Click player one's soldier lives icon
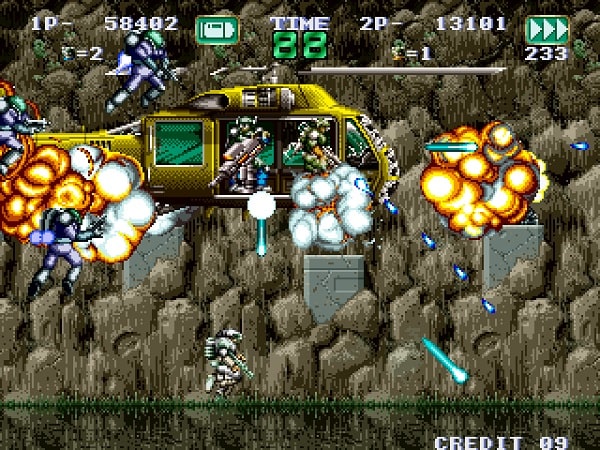The width and height of the screenshot is (600, 450). click(69, 54)
